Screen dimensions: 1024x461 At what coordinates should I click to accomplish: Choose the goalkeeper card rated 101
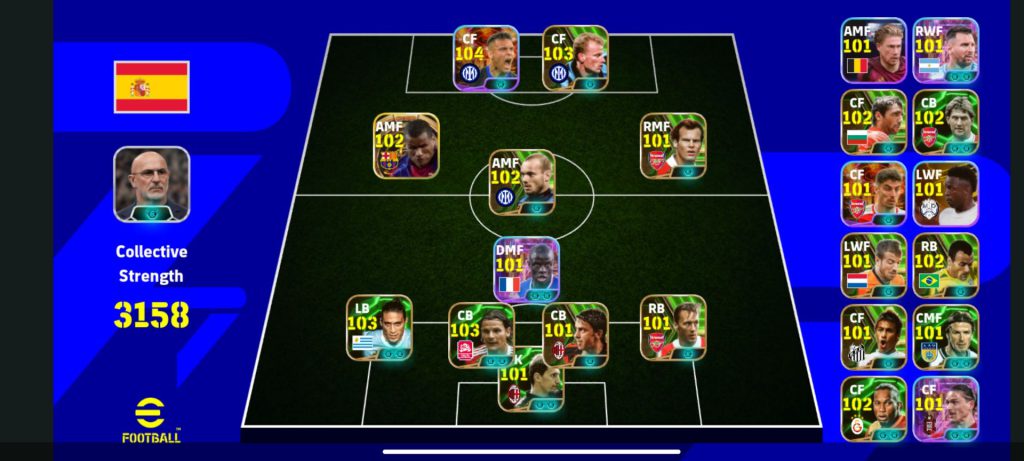531,380
